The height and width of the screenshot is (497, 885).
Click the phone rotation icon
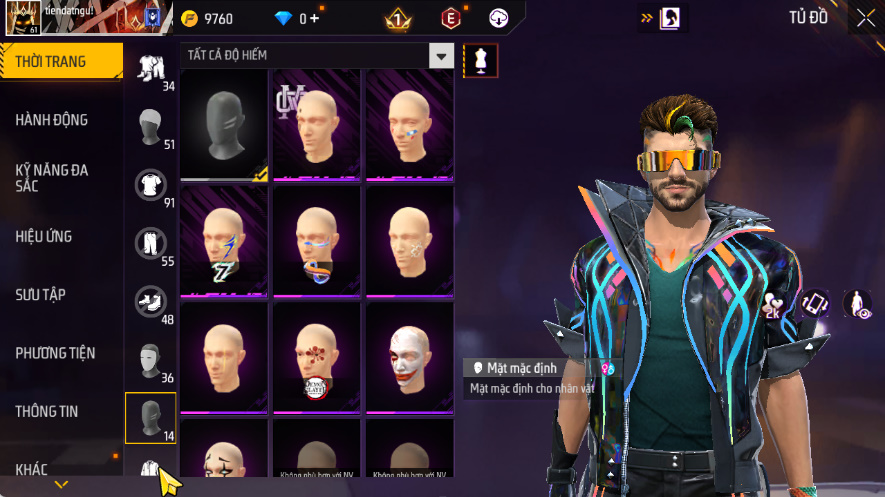click(x=815, y=303)
